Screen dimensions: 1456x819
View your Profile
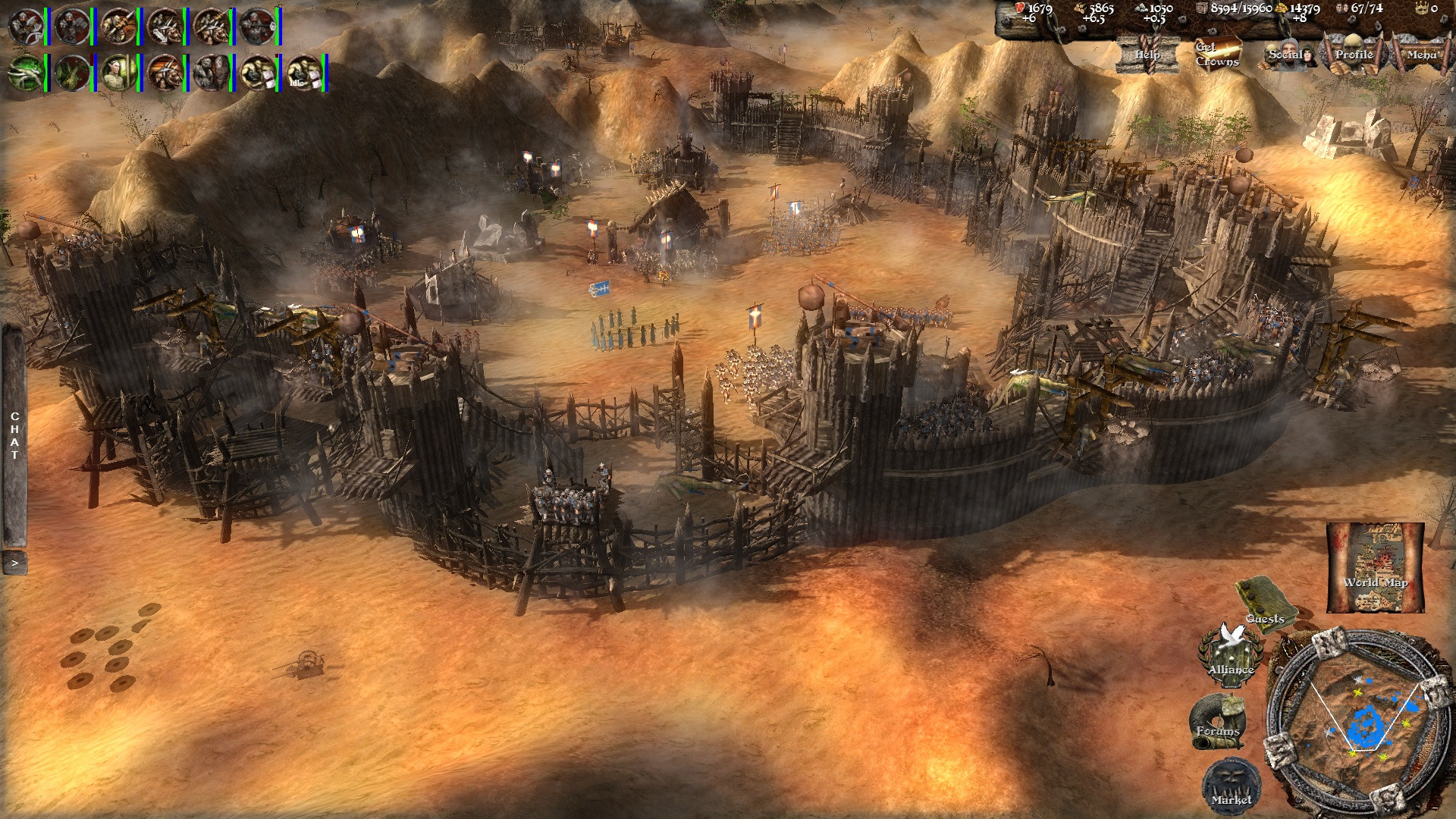point(1354,54)
